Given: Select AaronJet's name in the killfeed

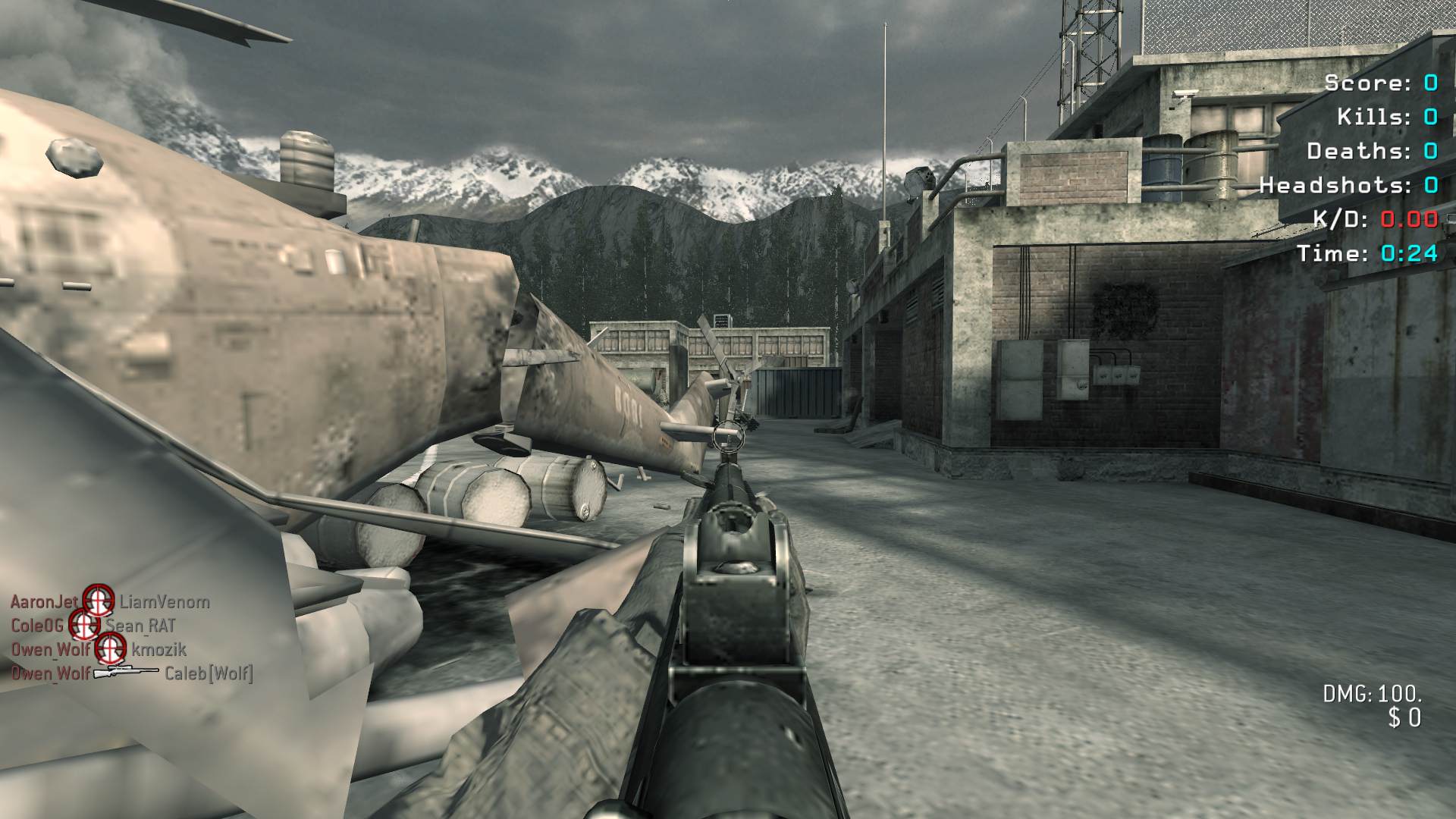Looking at the screenshot, I should pos(44,602).
